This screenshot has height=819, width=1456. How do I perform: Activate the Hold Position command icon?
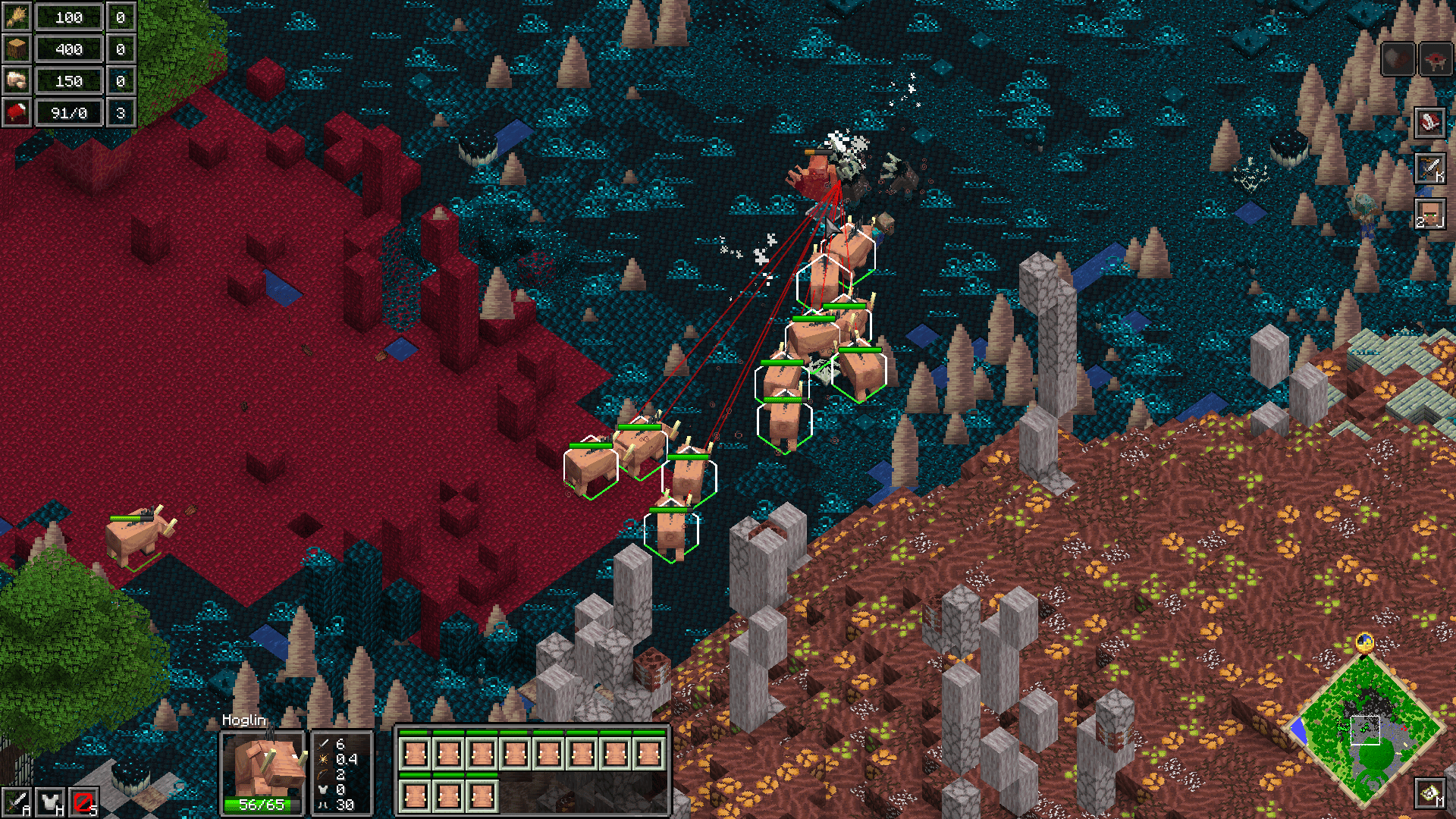click(50, 801)
